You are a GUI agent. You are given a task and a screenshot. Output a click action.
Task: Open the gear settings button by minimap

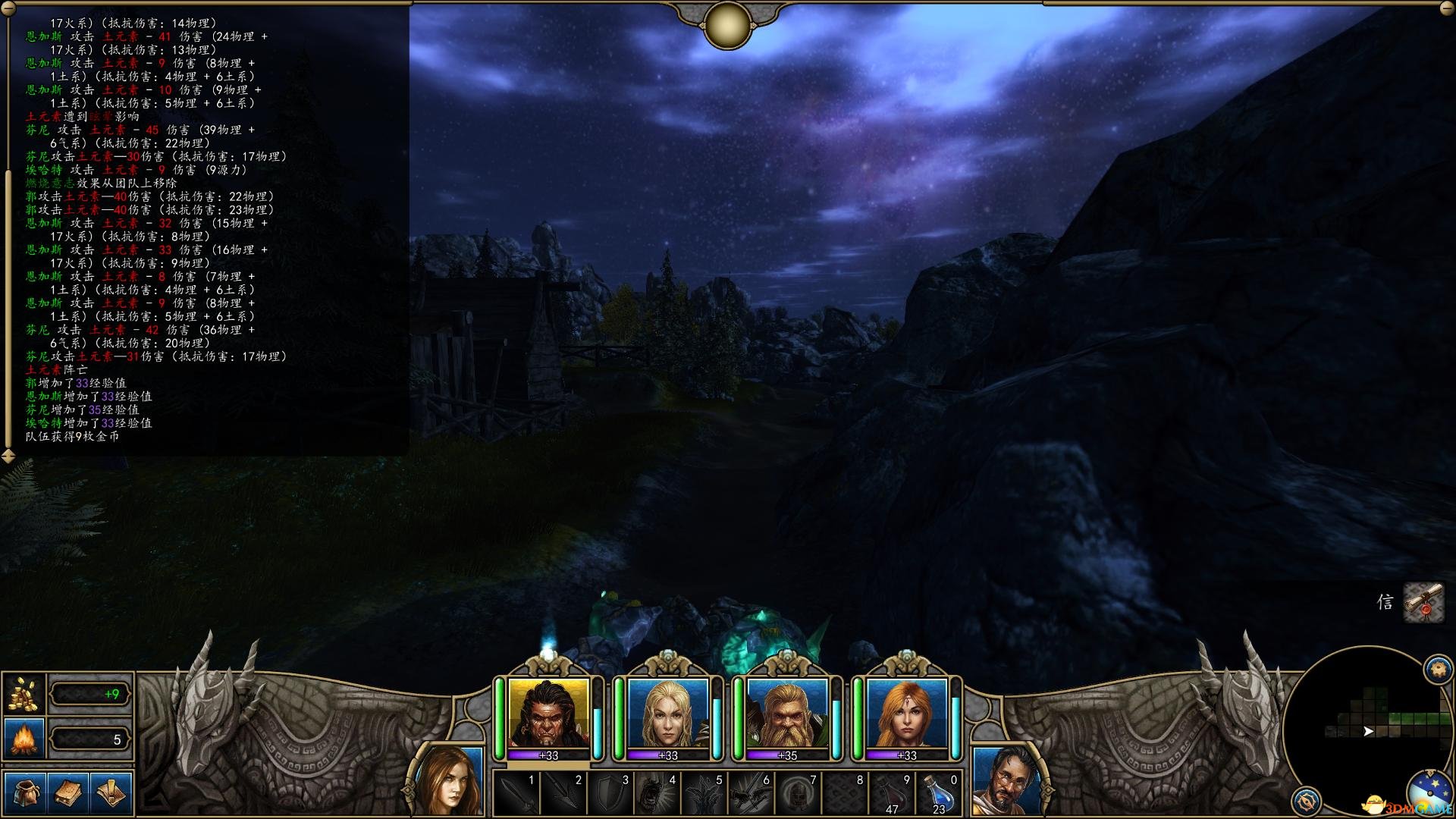click(x=1306, y=801)
